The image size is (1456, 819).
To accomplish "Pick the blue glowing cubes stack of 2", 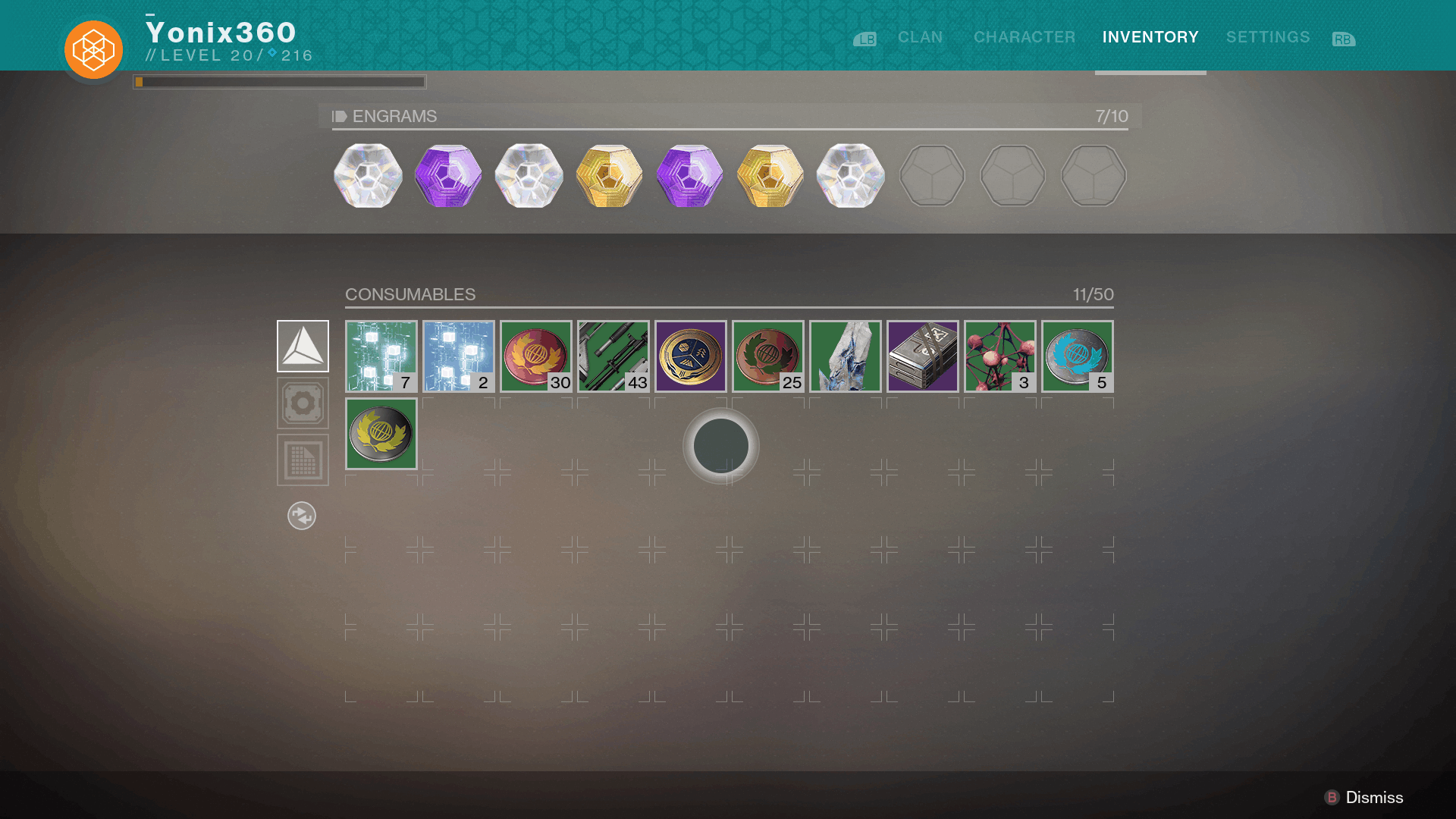I will pyautogui.click(x=458, y=356).
